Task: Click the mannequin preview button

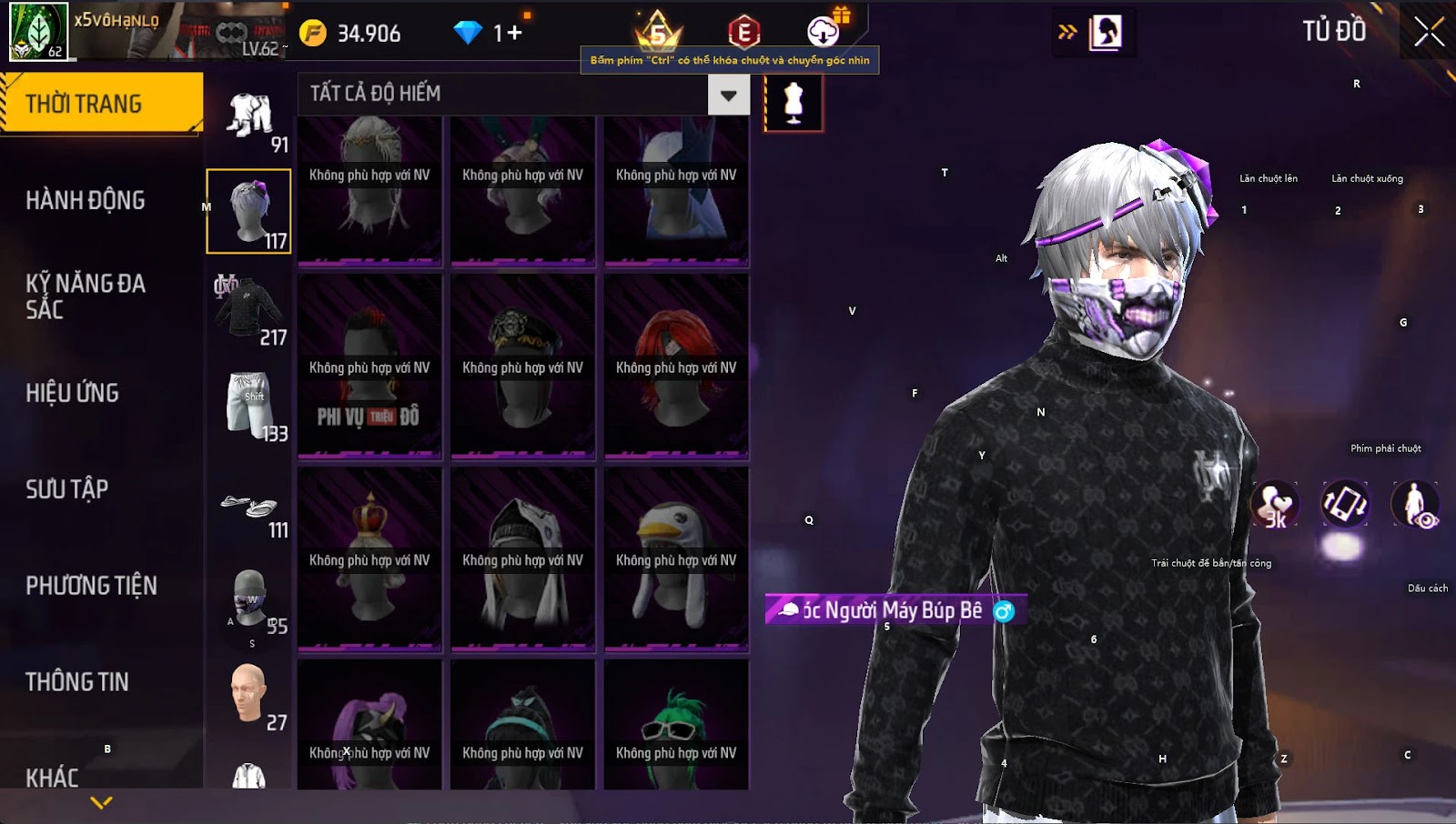Action: pos(794,102)
